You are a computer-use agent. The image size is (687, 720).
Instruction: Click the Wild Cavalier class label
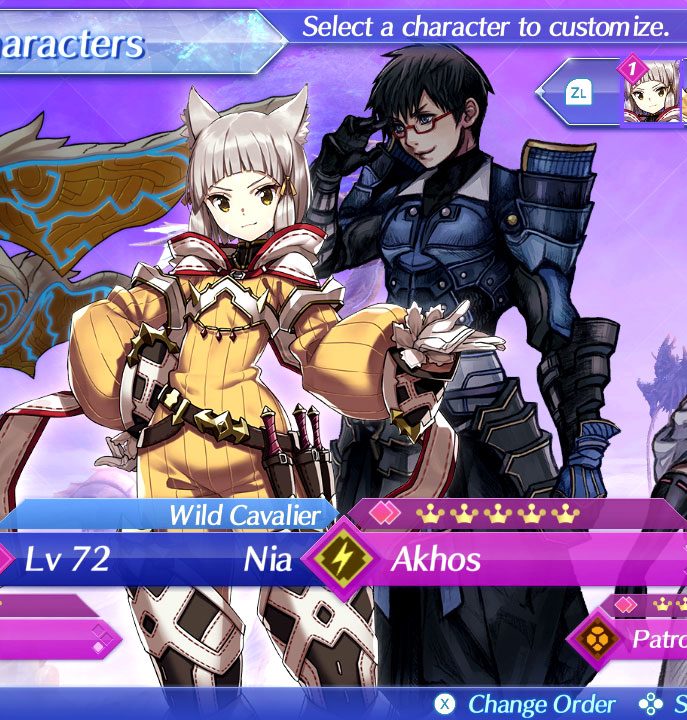(244, 515)
